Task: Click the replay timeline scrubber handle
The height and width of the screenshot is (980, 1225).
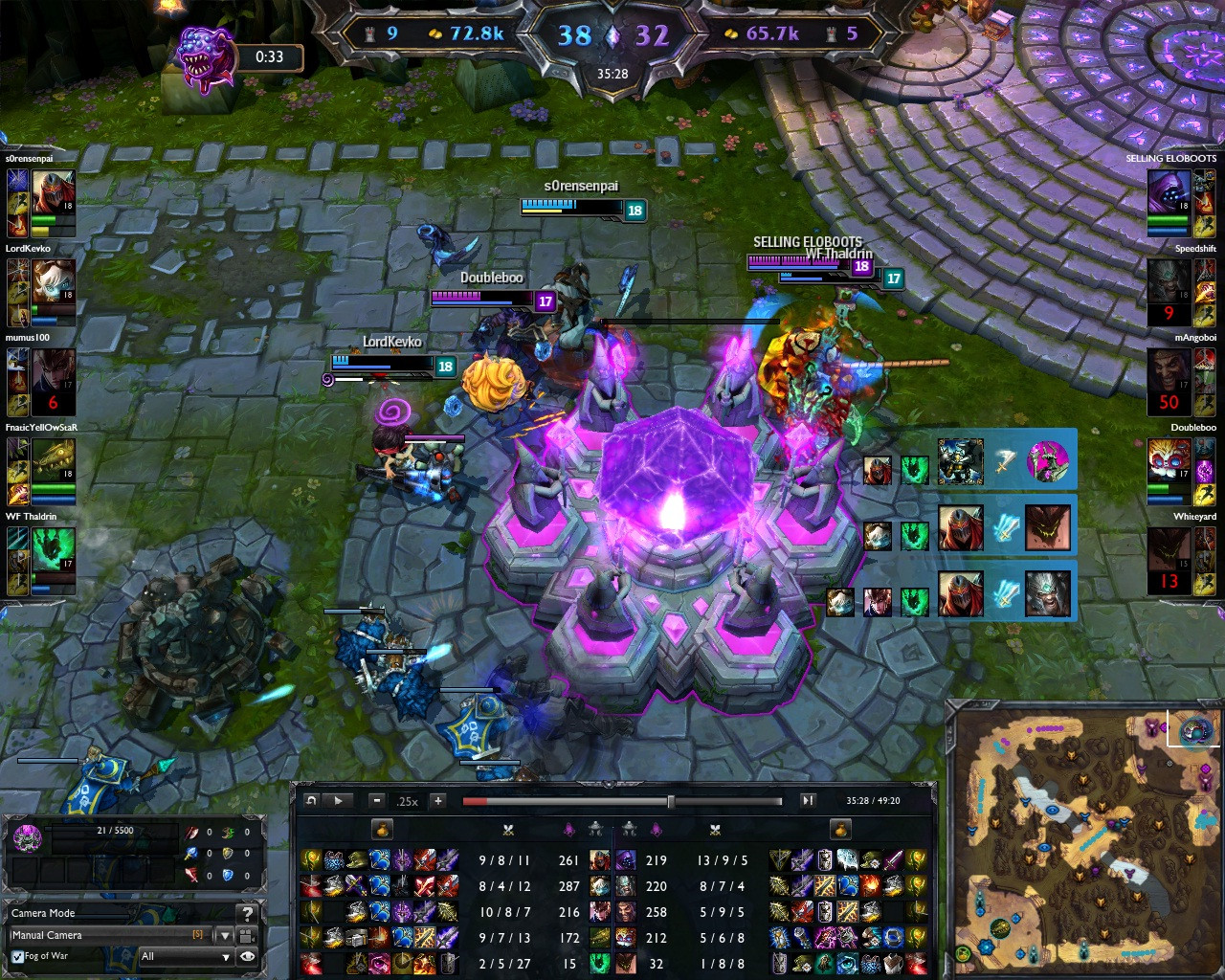Action: click(x=670, y=801)
